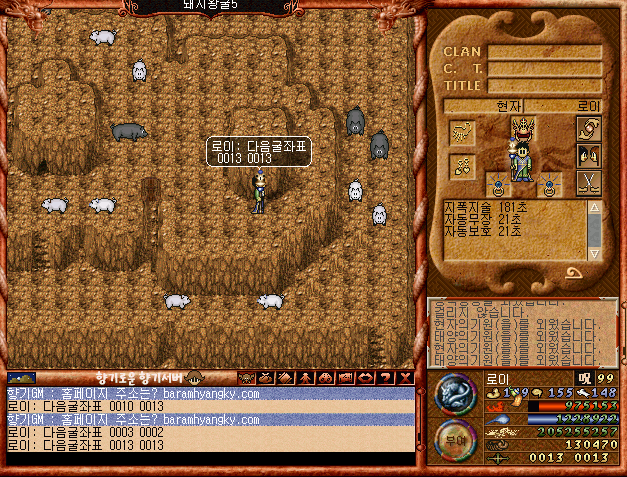Click the left-right arrows toolbar icon

pos(365,378)
